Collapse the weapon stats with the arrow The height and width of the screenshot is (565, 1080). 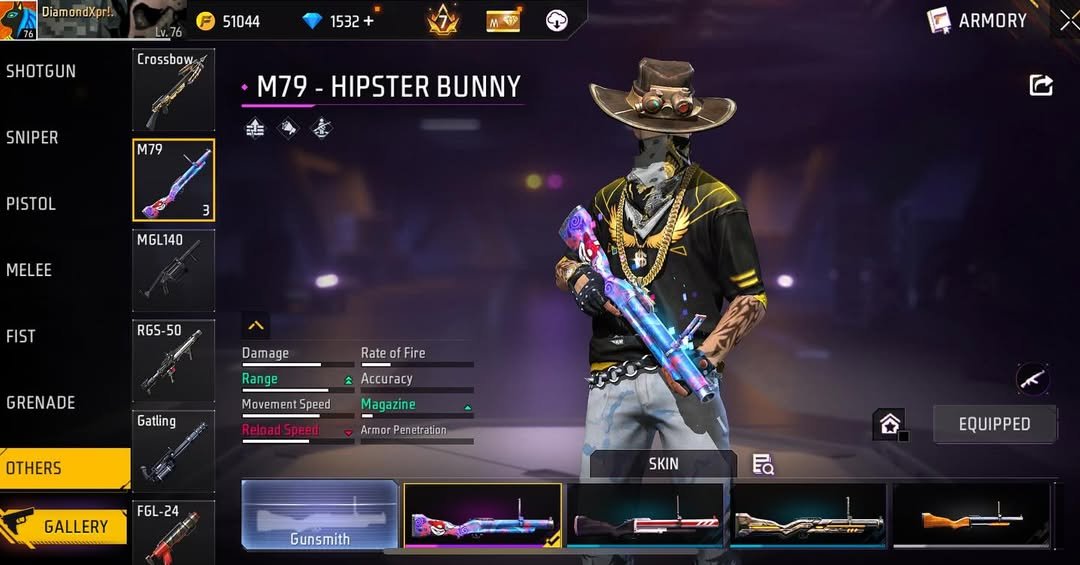(256, 326)
